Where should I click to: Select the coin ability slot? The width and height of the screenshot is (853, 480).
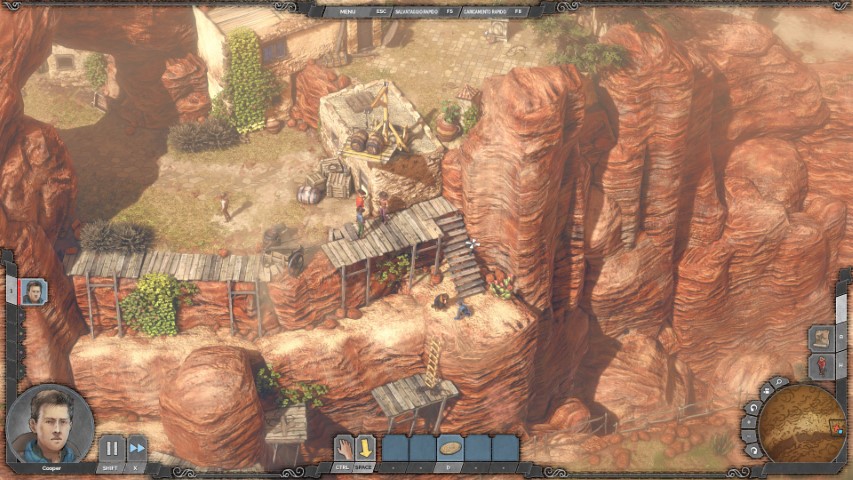click(450, 448)
